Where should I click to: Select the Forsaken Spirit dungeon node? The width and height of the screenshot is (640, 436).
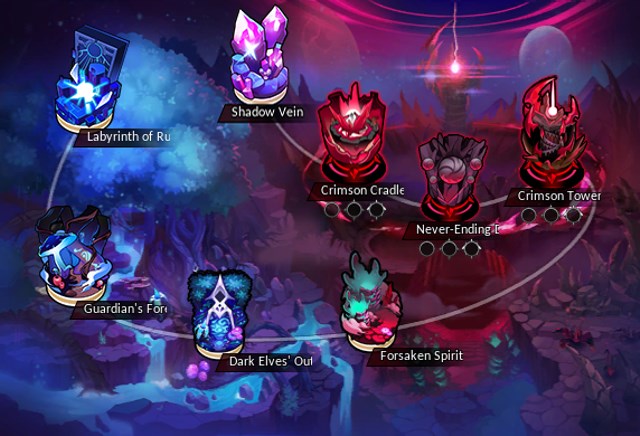tap(370, 300)
